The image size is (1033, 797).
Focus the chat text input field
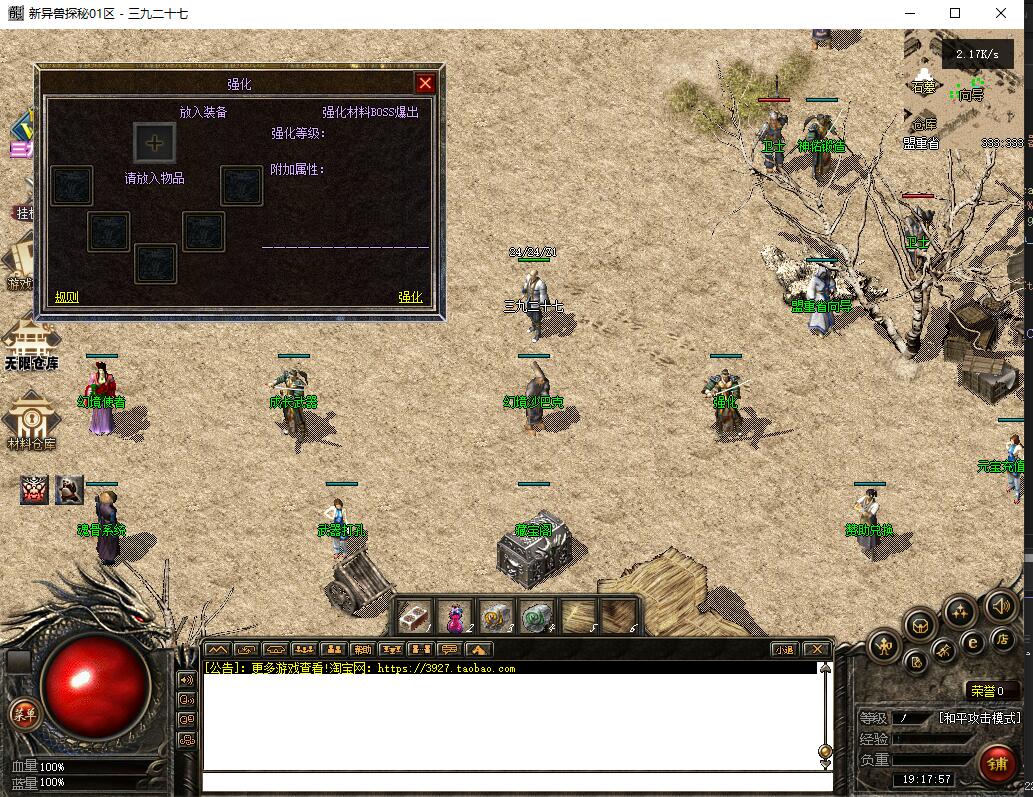[x=510, y=782]
